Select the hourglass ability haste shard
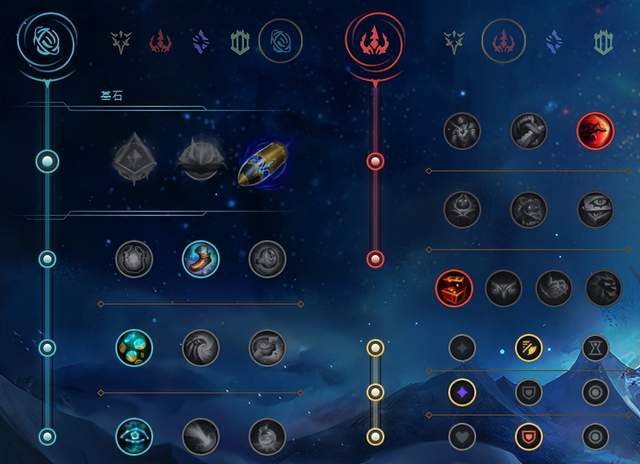Screen dimensions: 640x464 596,347
